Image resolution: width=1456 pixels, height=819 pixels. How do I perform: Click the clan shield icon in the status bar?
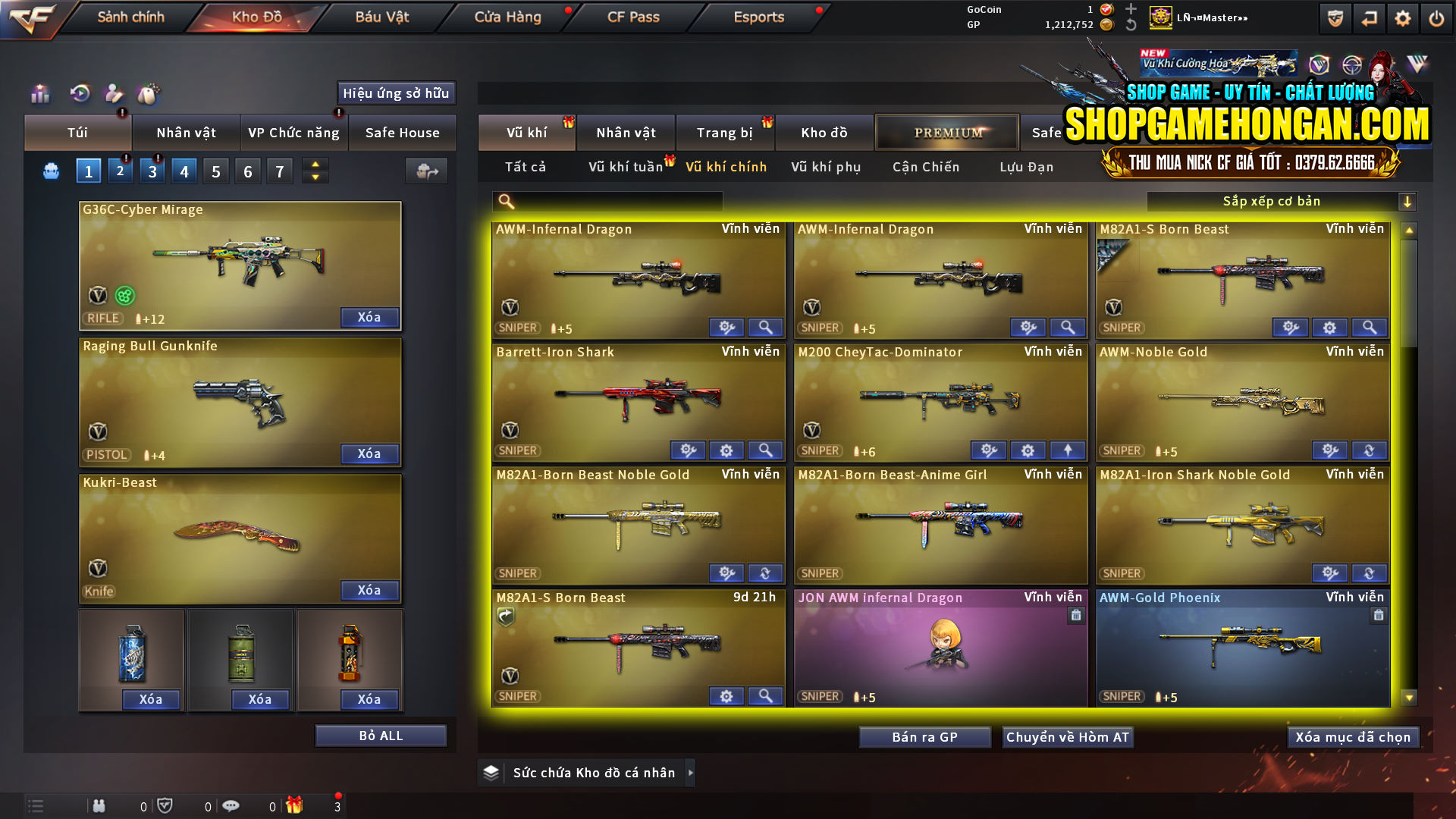point(166,806)
